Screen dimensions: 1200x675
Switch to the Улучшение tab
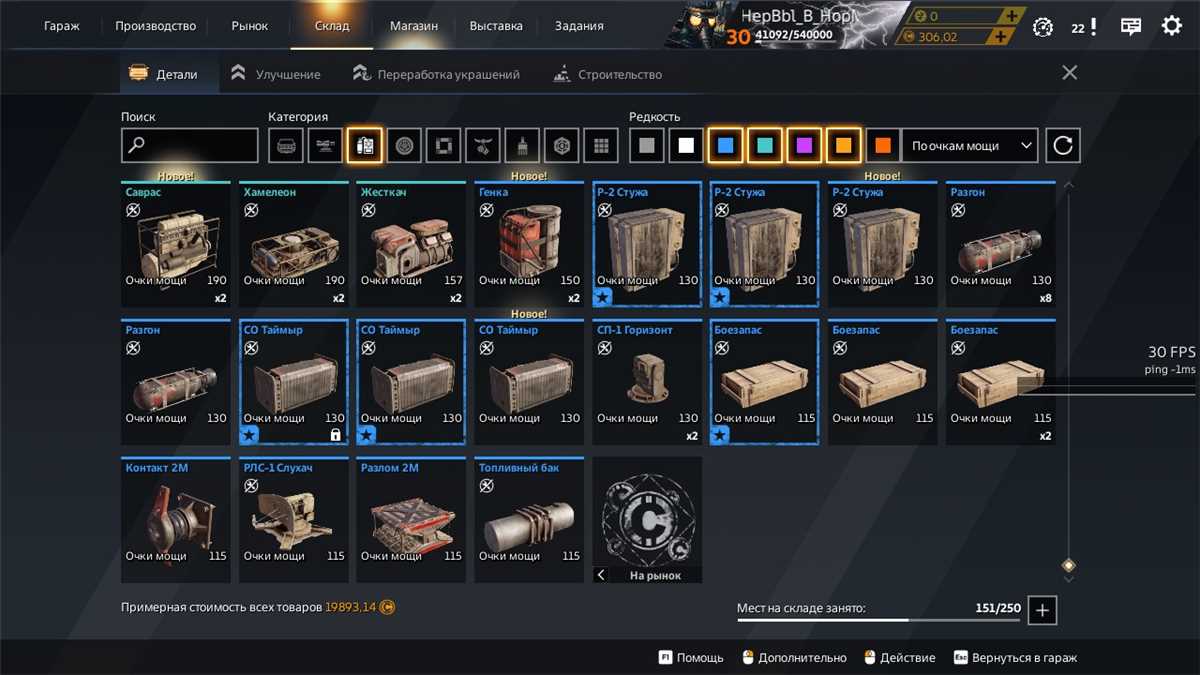(276, 74)
